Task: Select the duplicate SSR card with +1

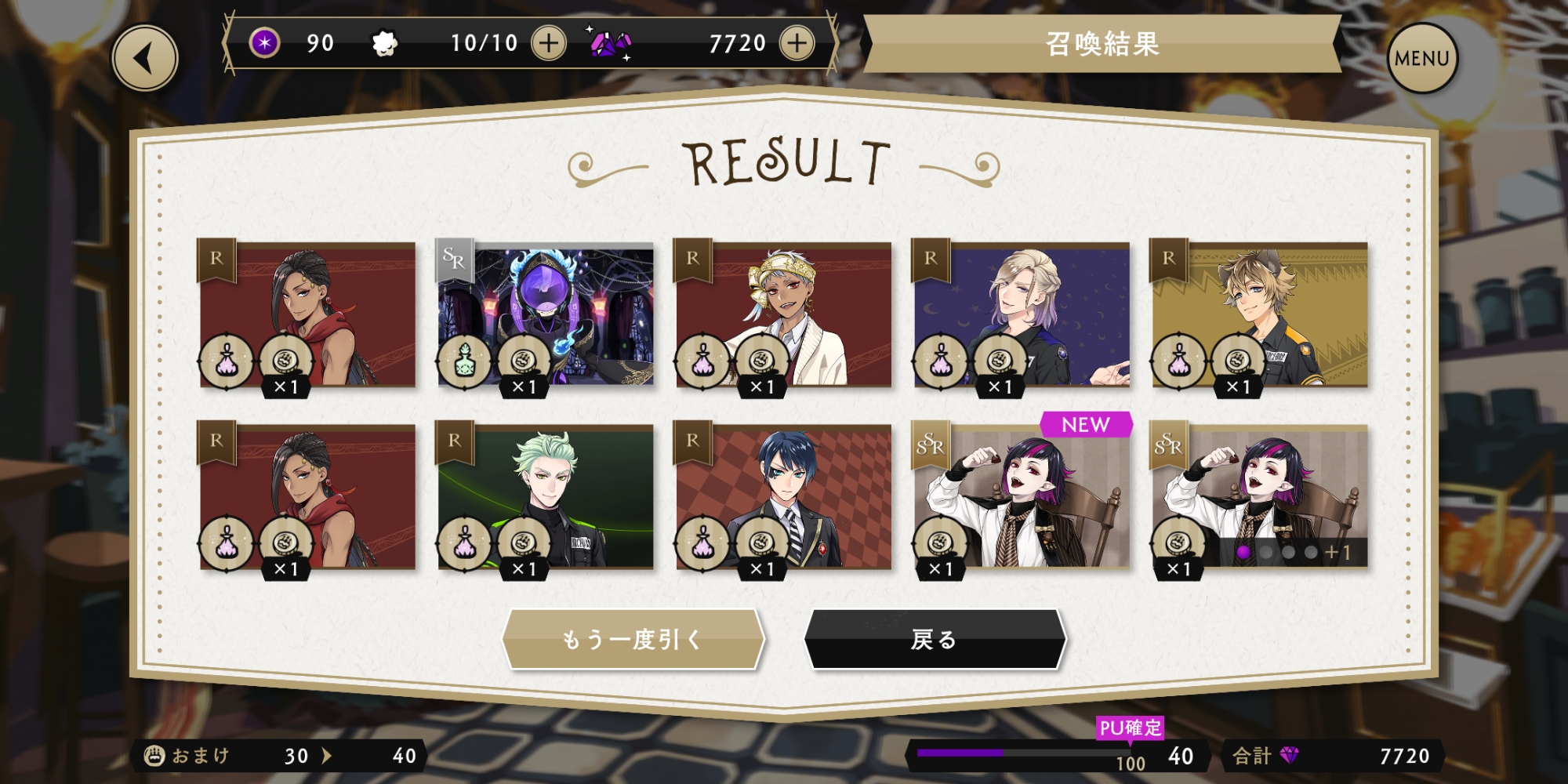Action: click(x=1260, y=497)
